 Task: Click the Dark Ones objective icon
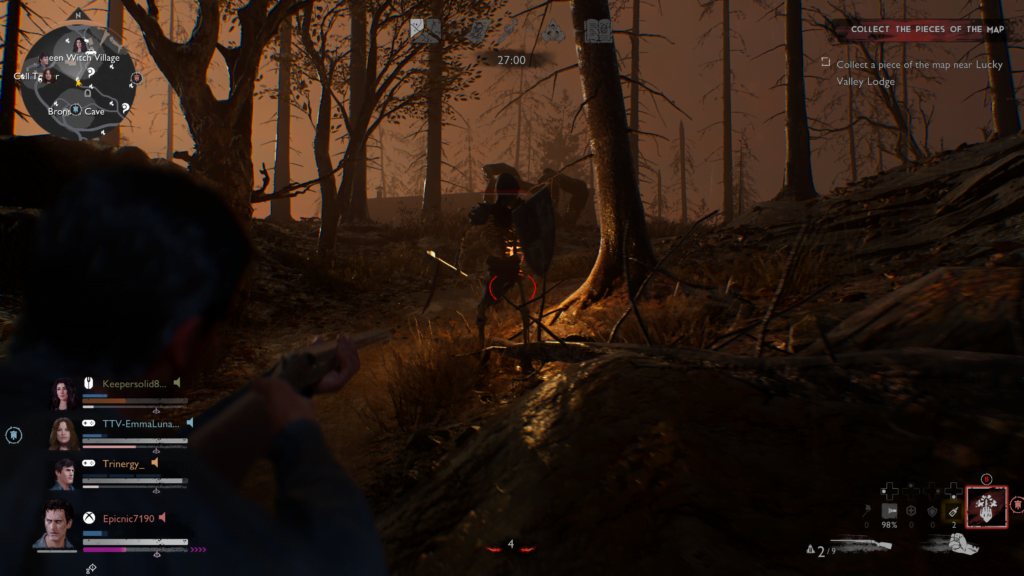pyautogui.click(x=554, y=31)
